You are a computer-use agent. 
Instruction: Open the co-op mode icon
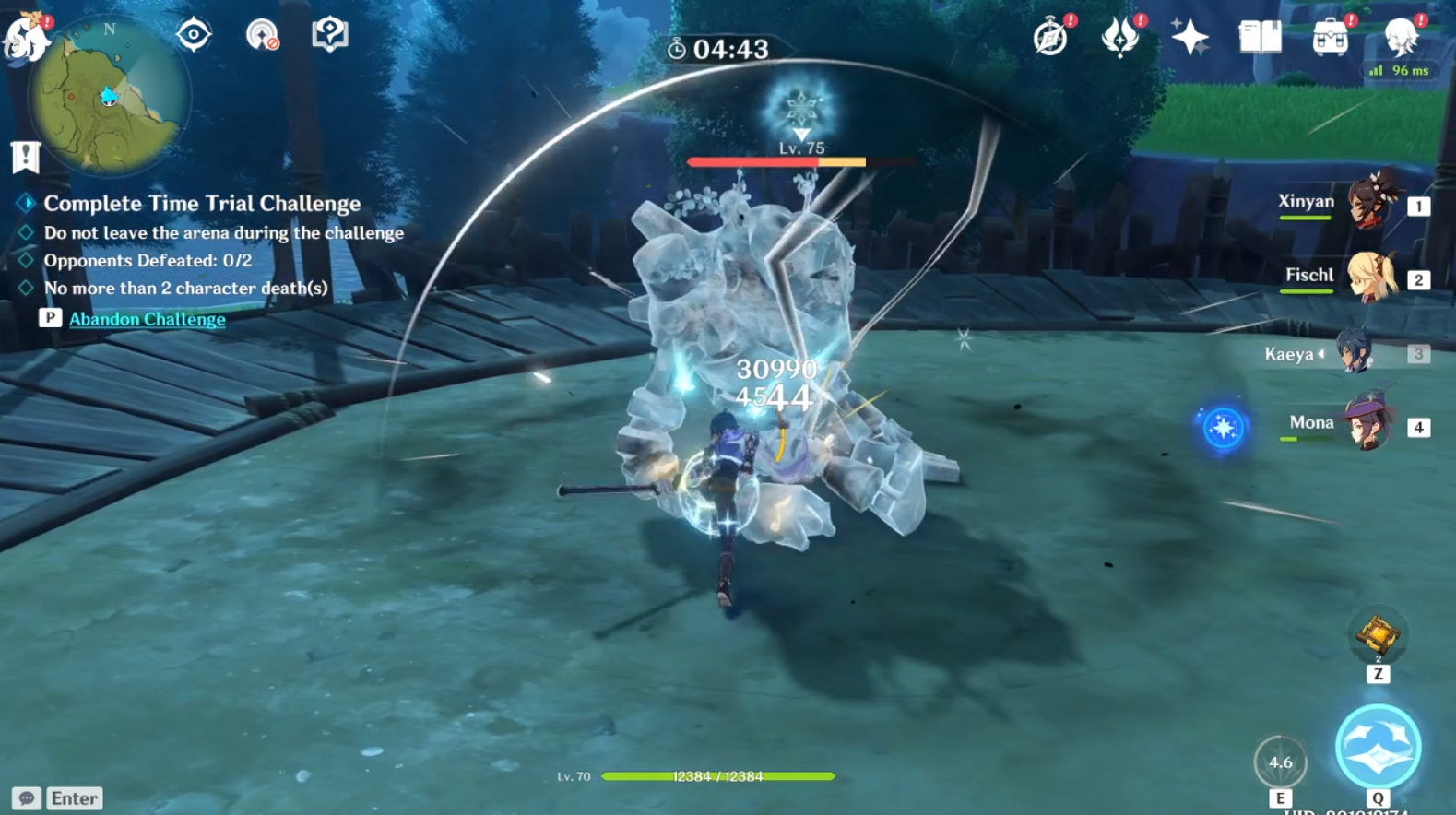pyautogui.click(x=263, y=35)
